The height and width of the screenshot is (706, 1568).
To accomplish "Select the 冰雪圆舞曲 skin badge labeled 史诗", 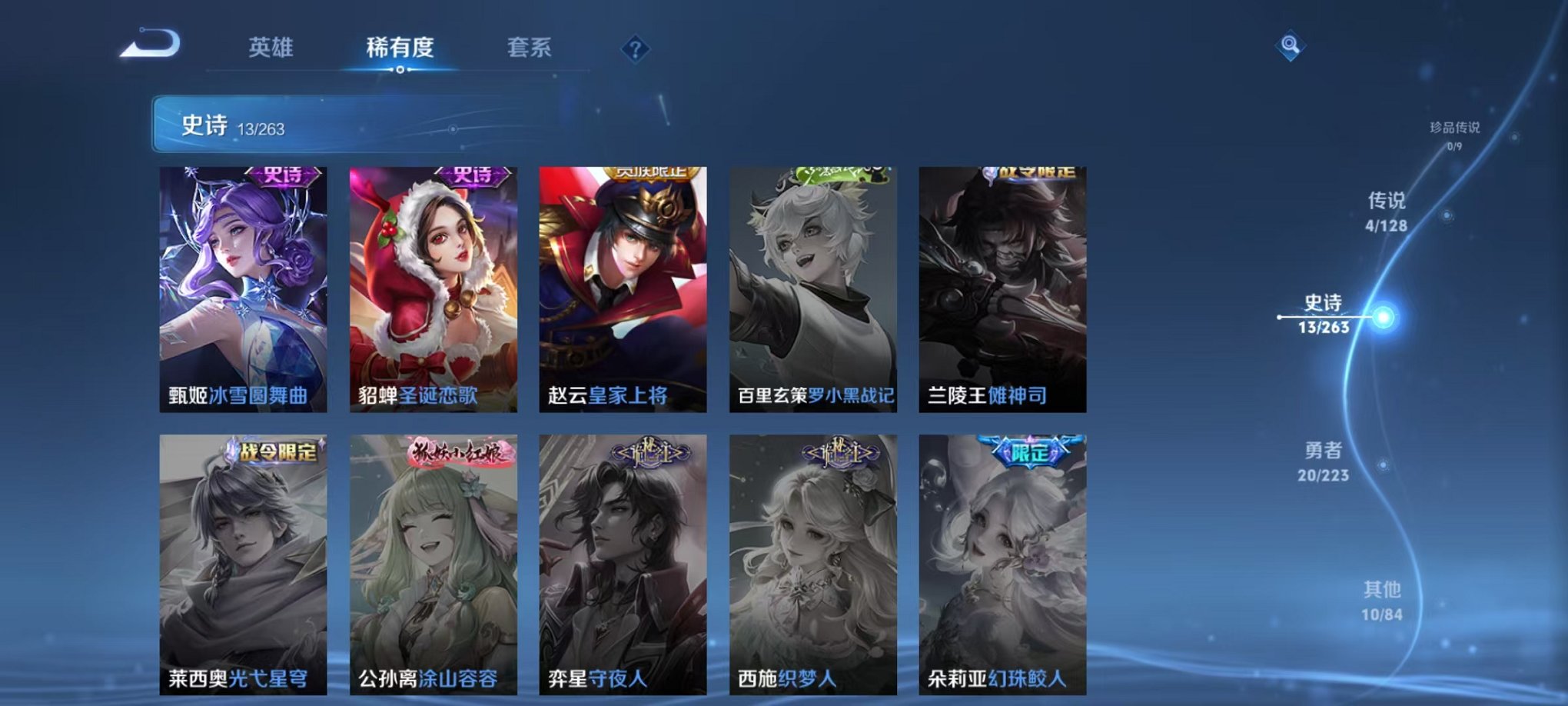I will [283, 177].
